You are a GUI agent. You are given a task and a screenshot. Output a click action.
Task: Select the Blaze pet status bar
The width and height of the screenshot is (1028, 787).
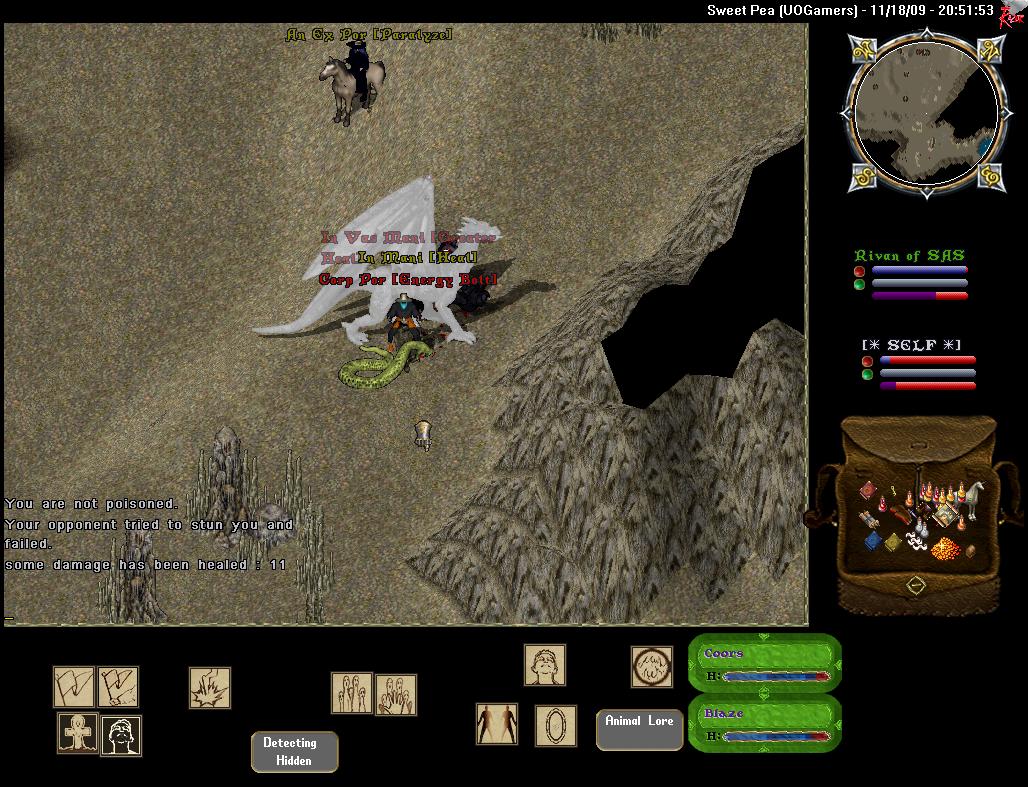point(765,724)
